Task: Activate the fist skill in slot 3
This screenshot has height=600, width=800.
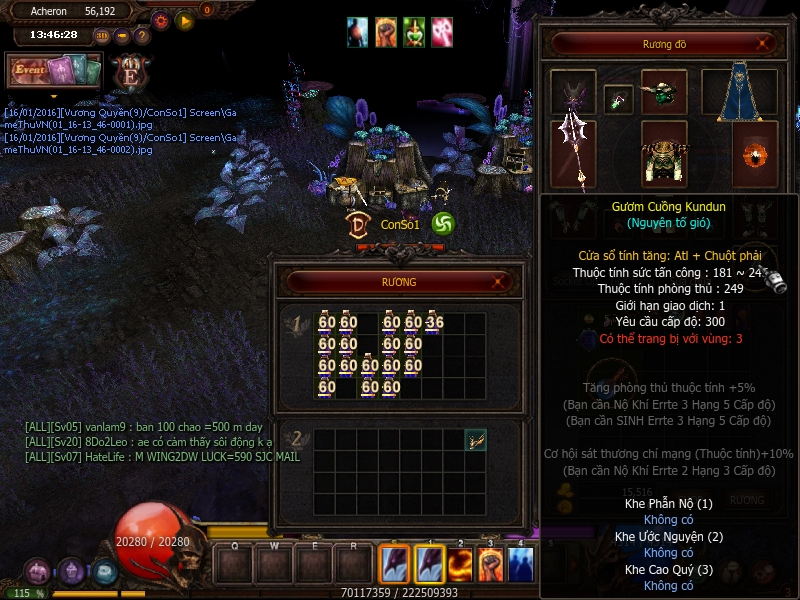Action: [490, 565]
